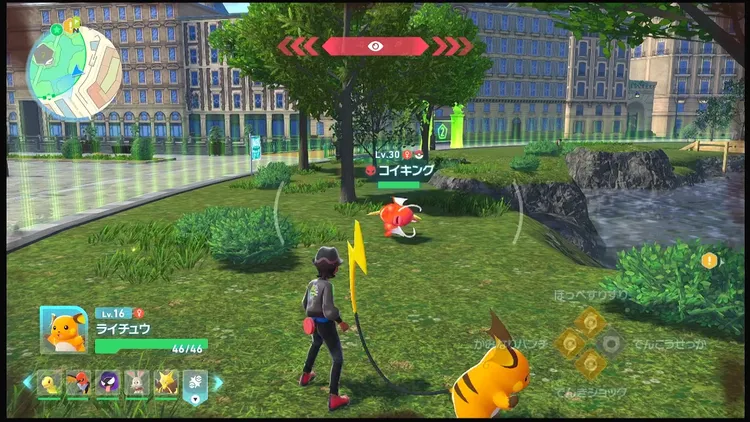Switch to Kadabra in the party bar
750x422 pixels.
click(x=166, y=383)
